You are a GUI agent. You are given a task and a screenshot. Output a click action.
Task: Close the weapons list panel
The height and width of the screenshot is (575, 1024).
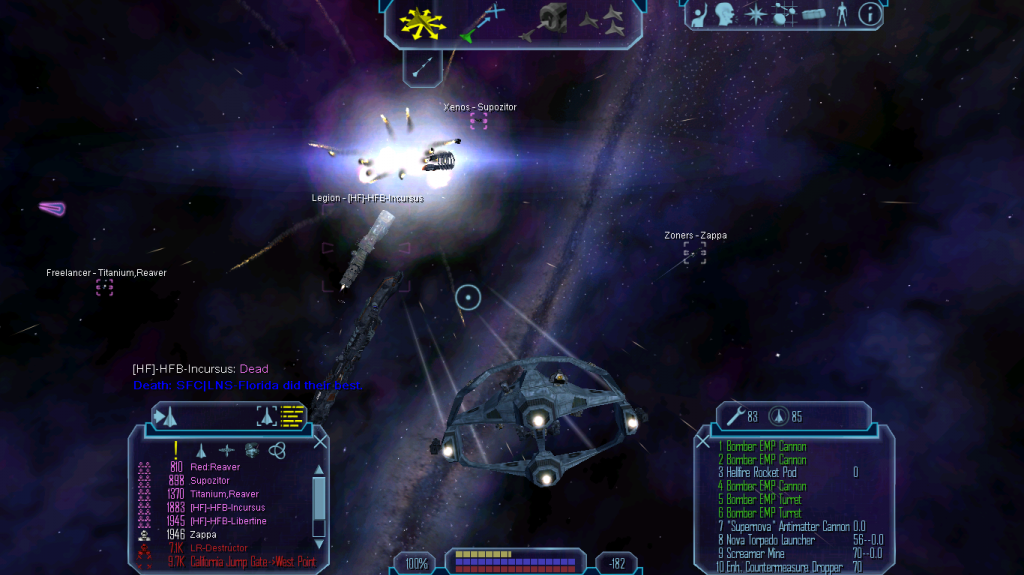tap(703, 441)
